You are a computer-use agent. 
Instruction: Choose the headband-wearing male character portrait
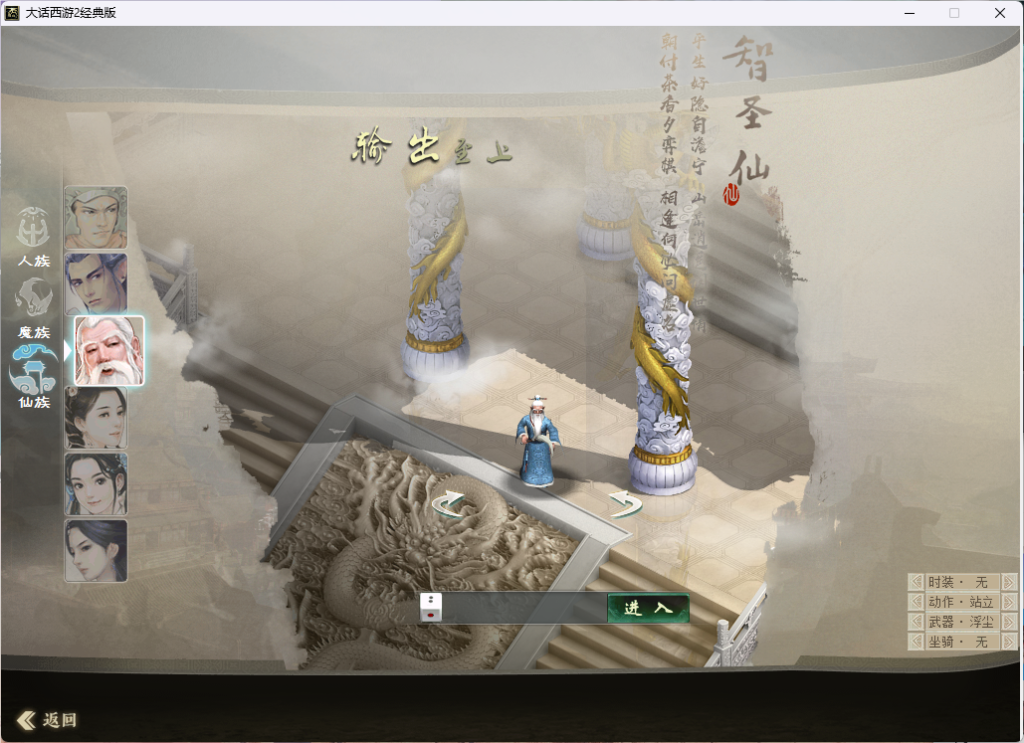(x=96, y=217)
